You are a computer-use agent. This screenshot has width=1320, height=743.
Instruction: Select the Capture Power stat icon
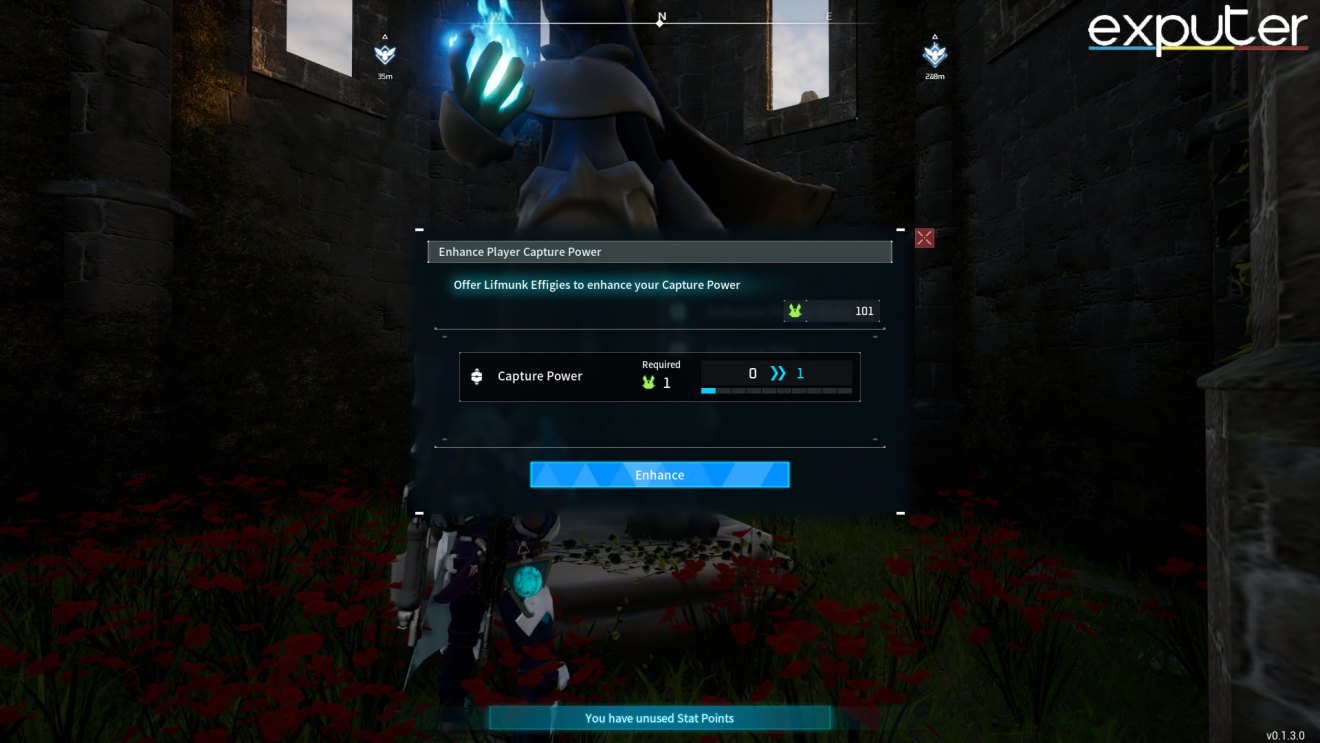click(x=476, y=376)
